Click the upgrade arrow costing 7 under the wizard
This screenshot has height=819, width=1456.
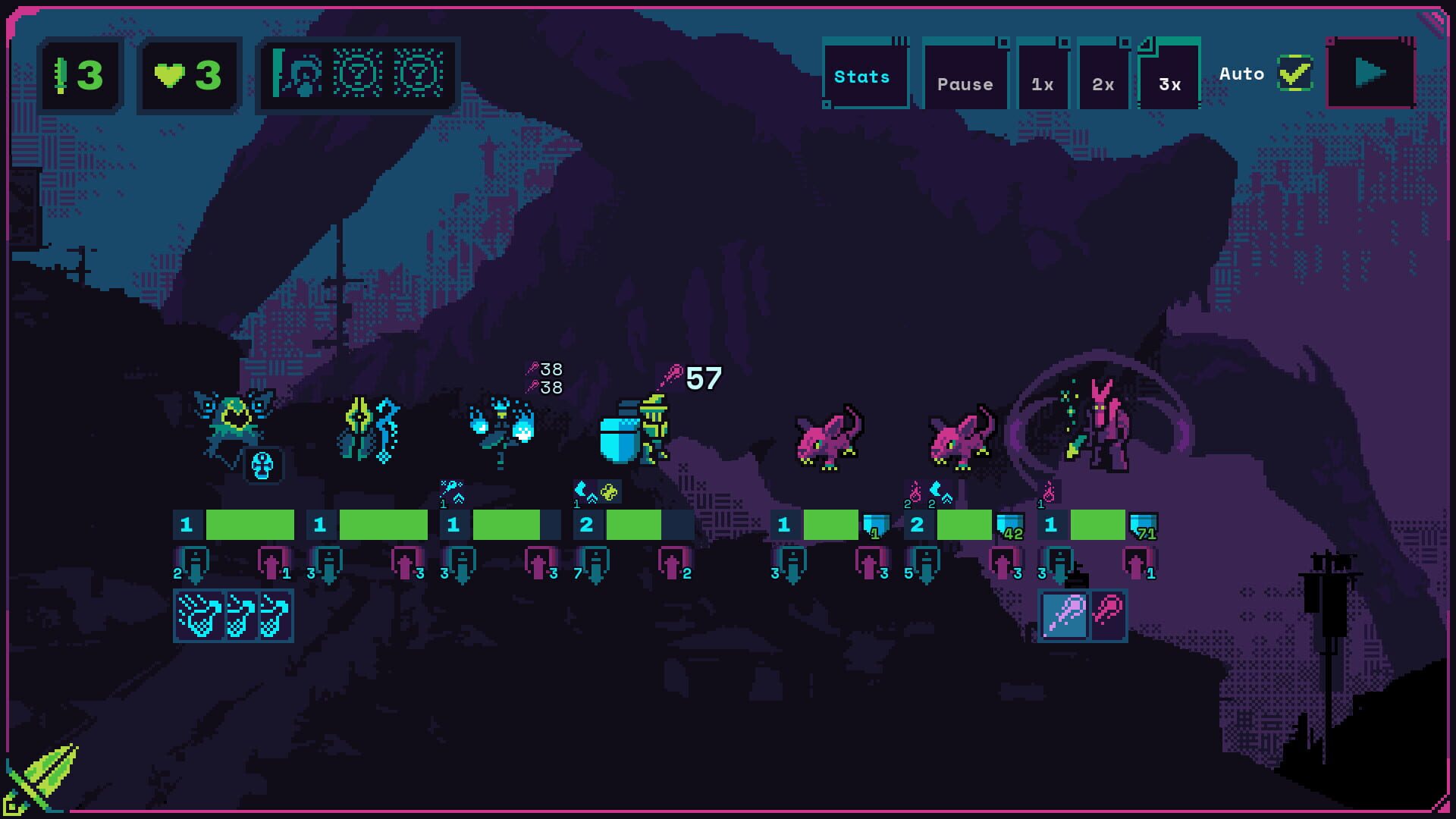596,564
